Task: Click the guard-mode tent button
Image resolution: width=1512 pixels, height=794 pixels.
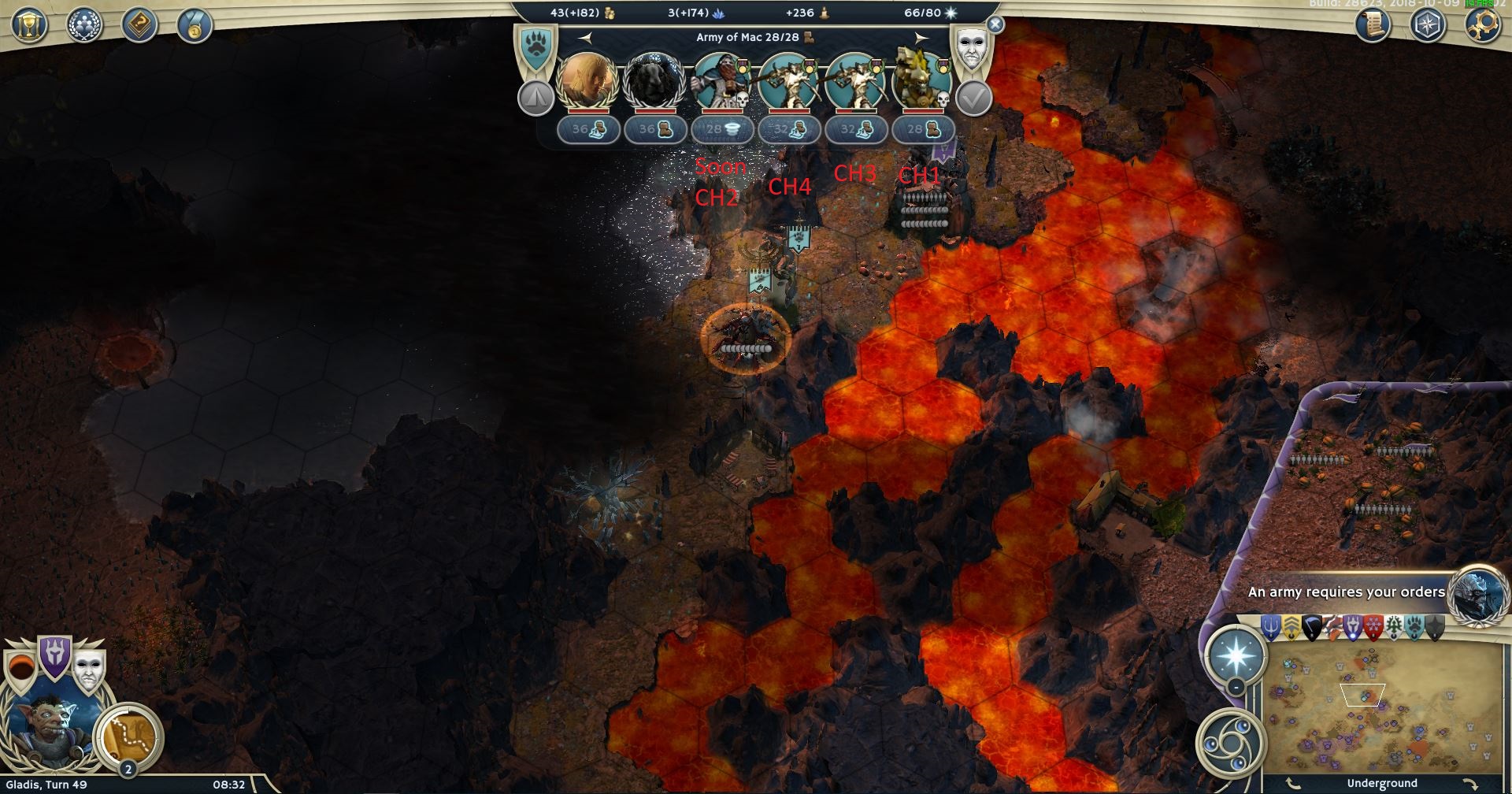Action: pos(536,98)
